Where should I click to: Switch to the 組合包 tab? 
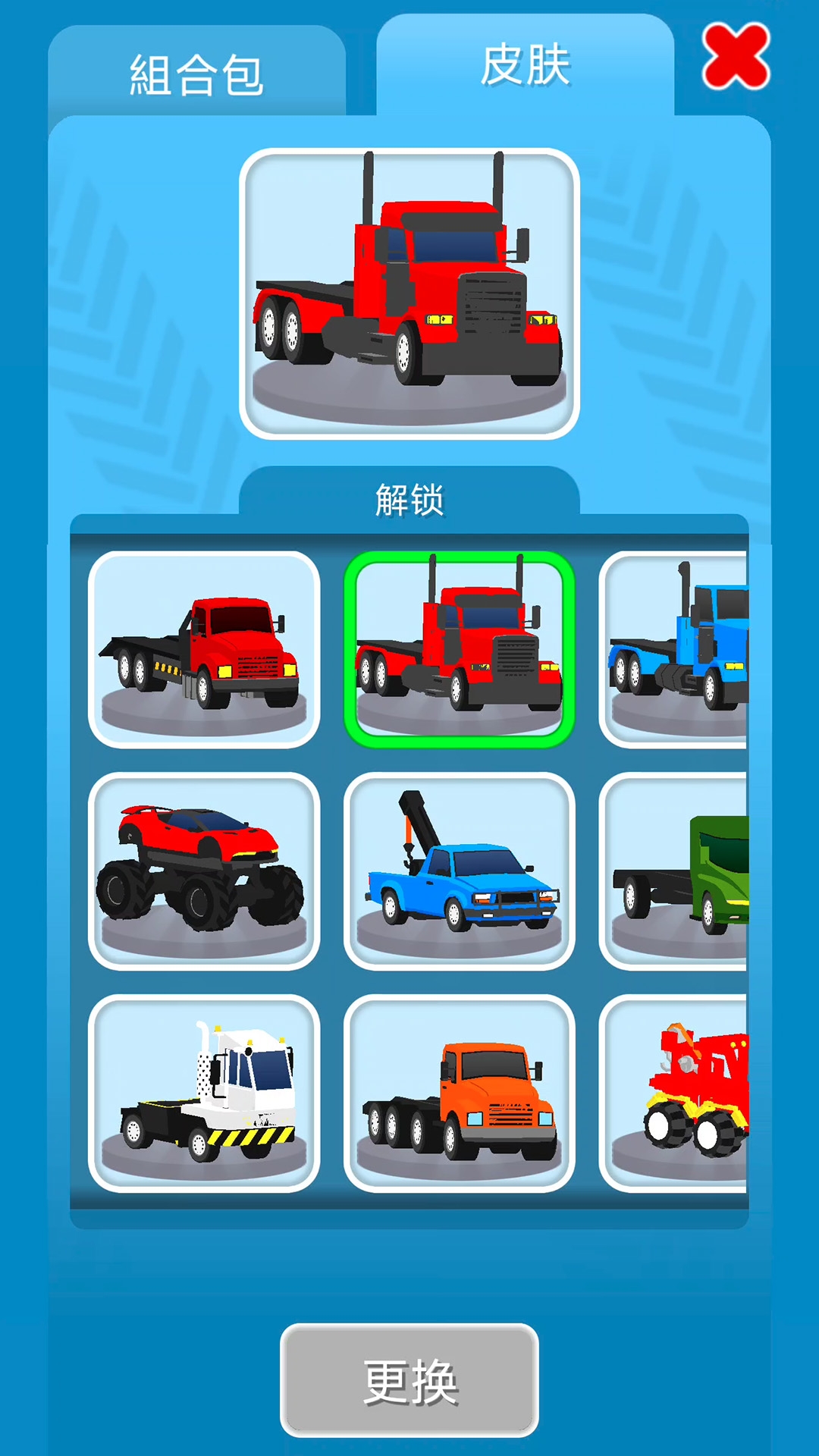[x=196, y=74]
